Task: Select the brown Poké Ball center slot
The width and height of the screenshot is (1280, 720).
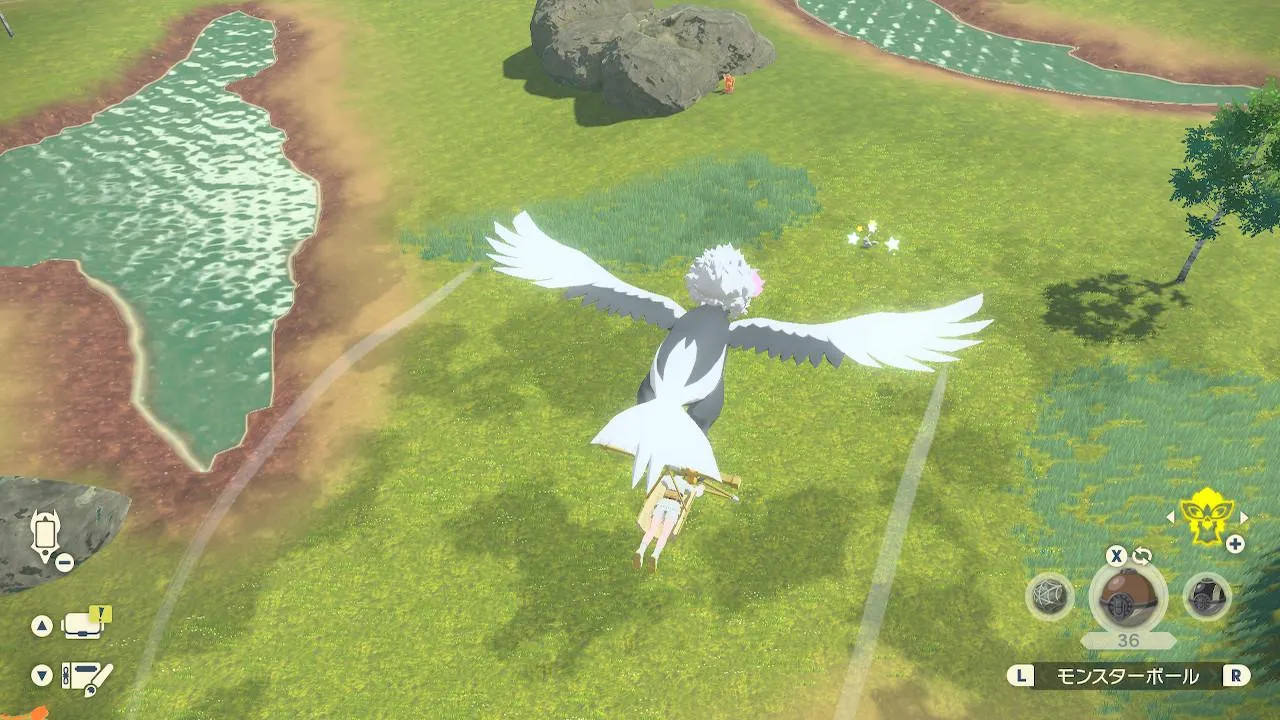Action: coord(1128,598)
